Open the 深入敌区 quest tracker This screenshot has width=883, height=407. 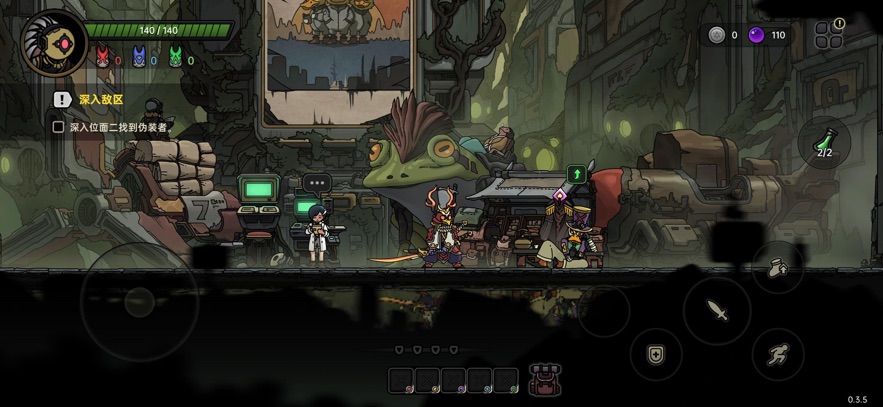(x=100, y=100)
